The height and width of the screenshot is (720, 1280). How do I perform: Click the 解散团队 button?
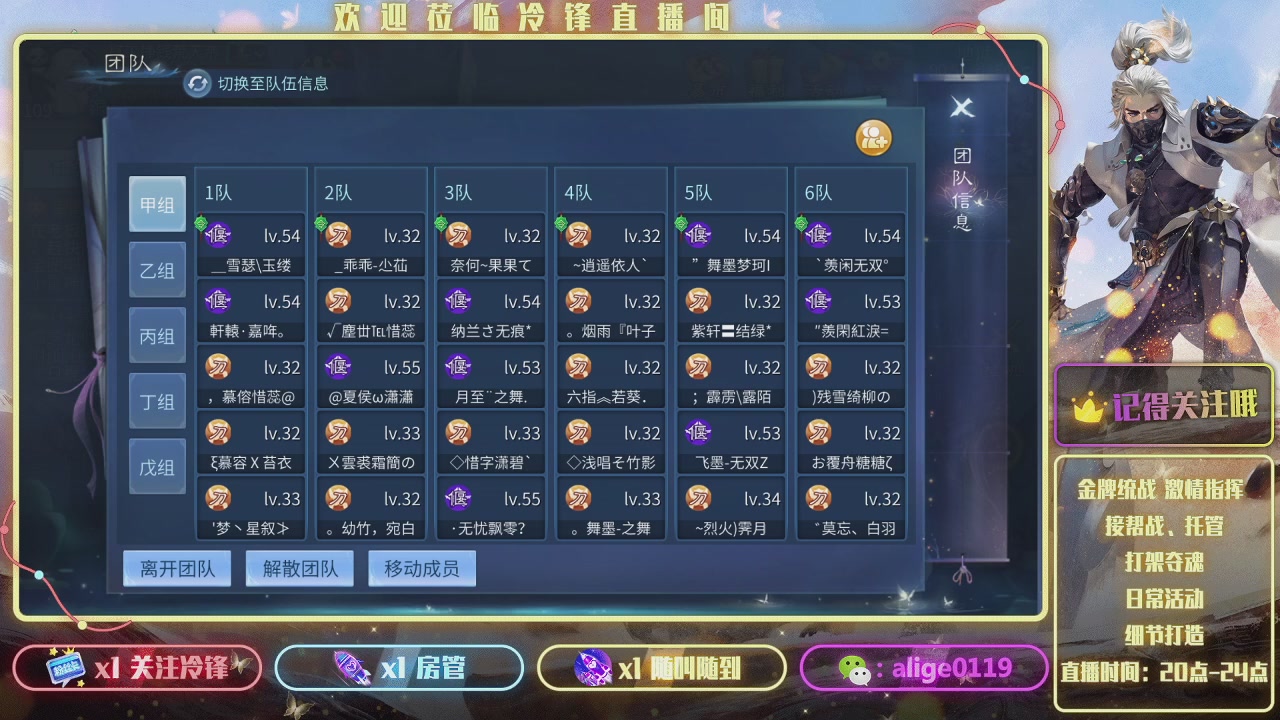(299, 567)
